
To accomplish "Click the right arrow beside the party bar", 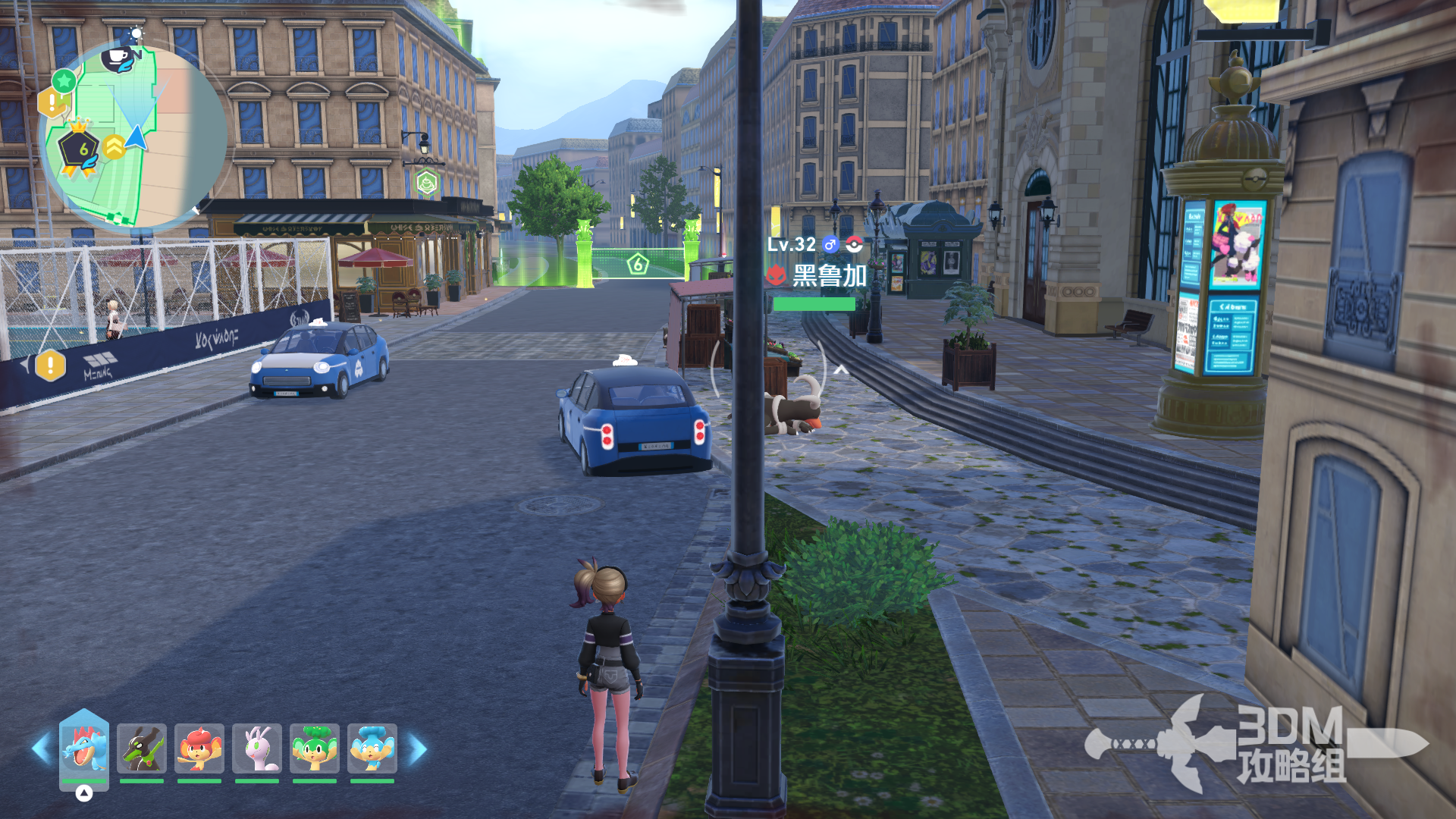I will 418,749.
